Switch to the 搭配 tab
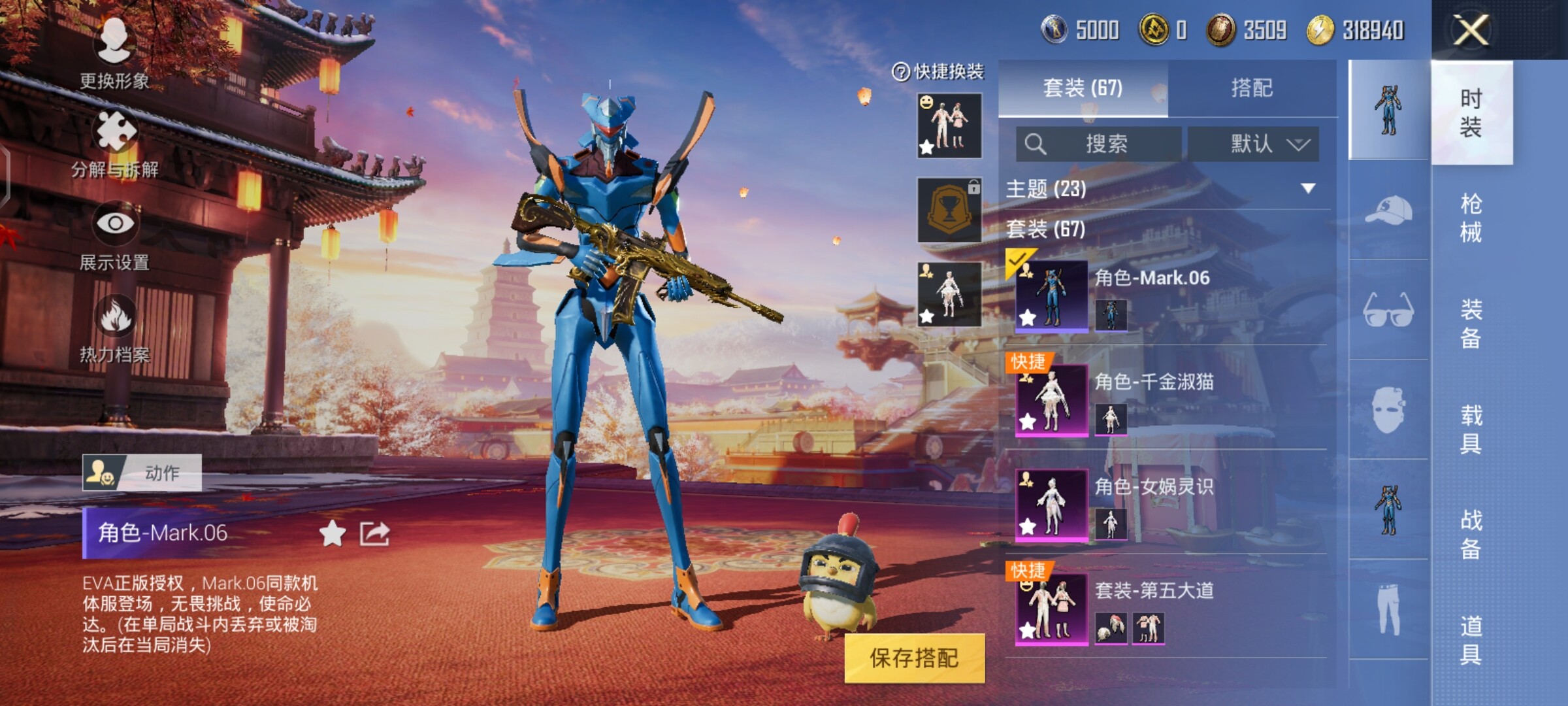This screenshot has width=1568, height=706. point(1252,88)
